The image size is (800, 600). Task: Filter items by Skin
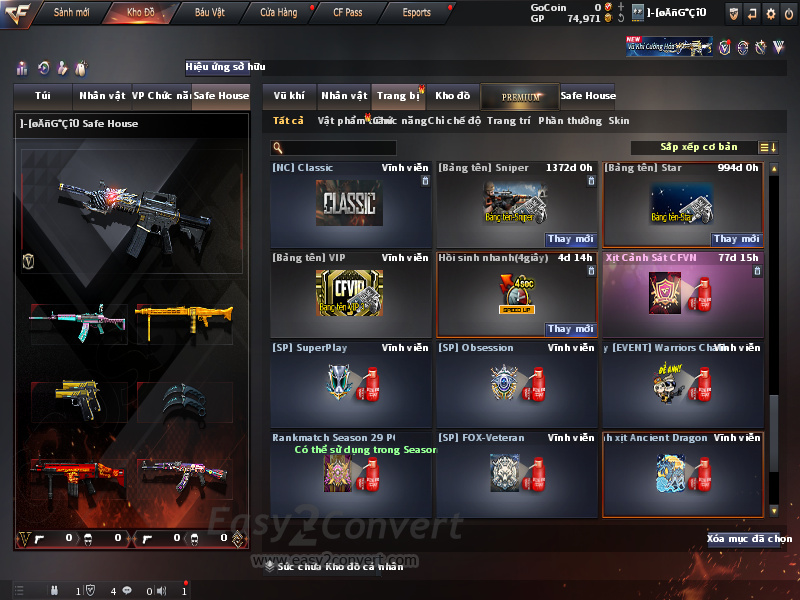(619, 121)
